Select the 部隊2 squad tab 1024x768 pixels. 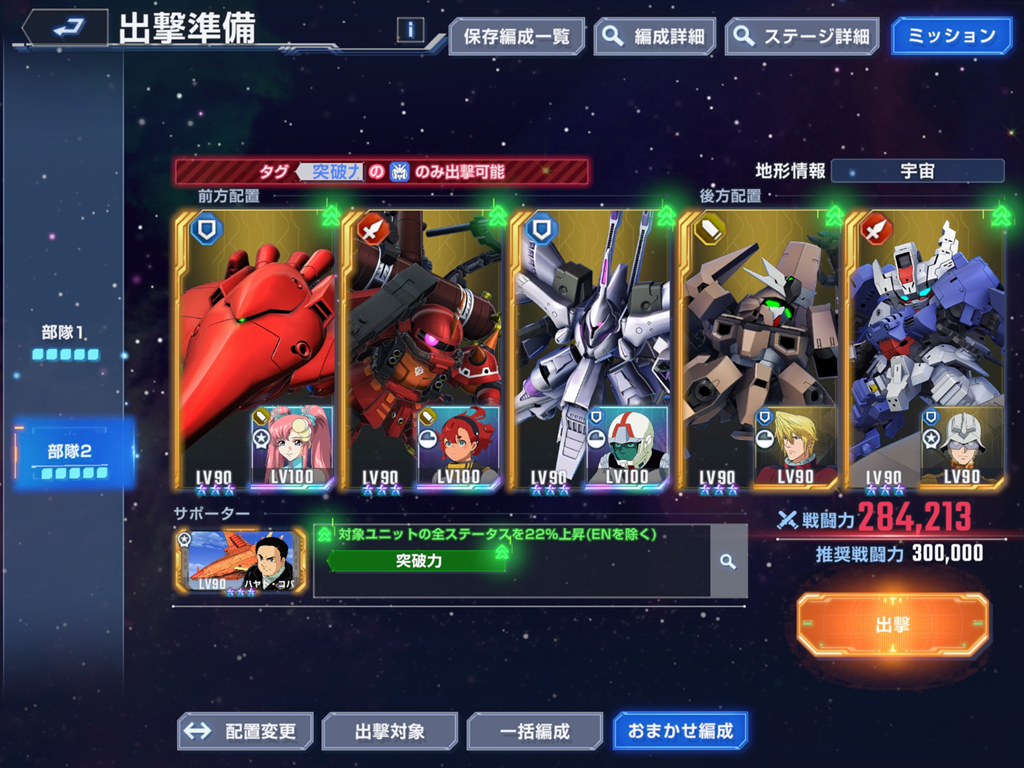pos(72,455)
